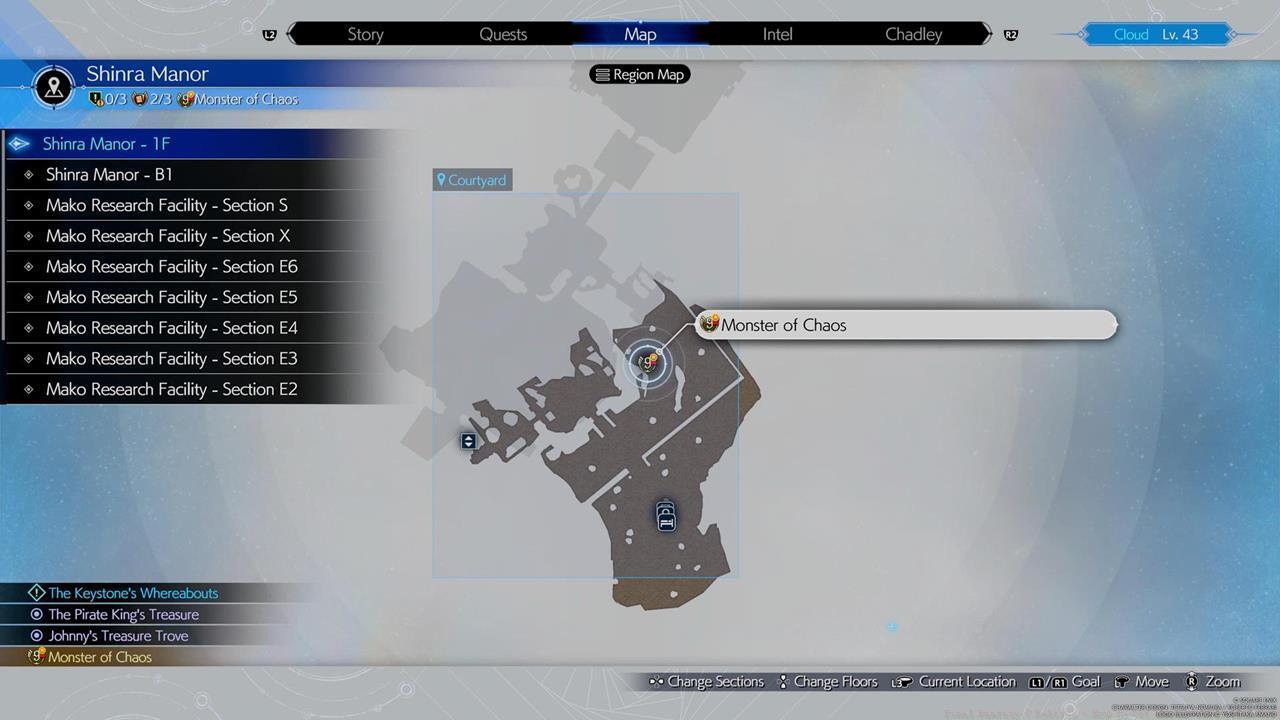Click the Shinra Manor location emblem
The width and height of the screenshot is (1280, 720).
(53, 86)
